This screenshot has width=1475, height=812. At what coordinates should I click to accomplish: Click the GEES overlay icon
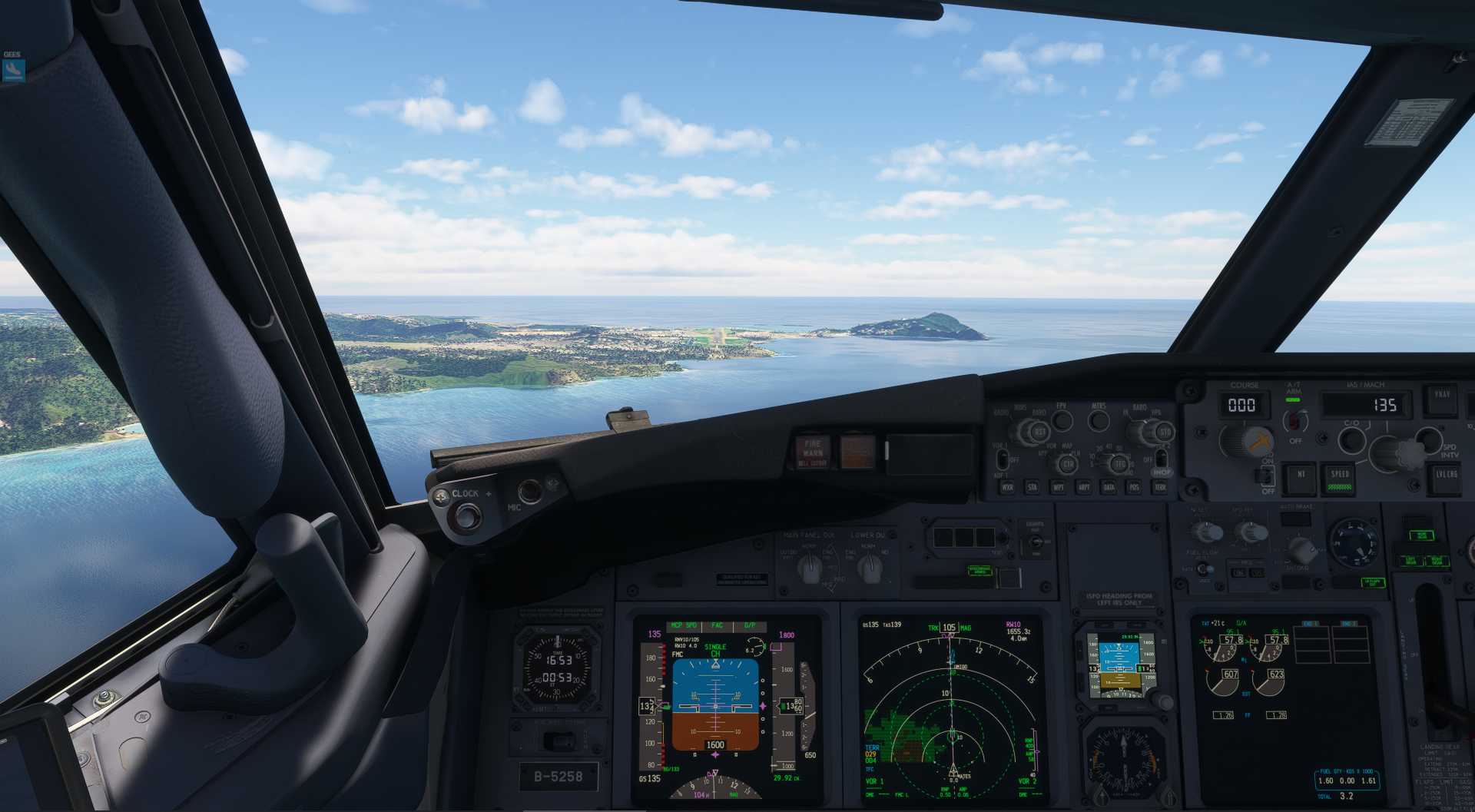(x=13, y=70)
